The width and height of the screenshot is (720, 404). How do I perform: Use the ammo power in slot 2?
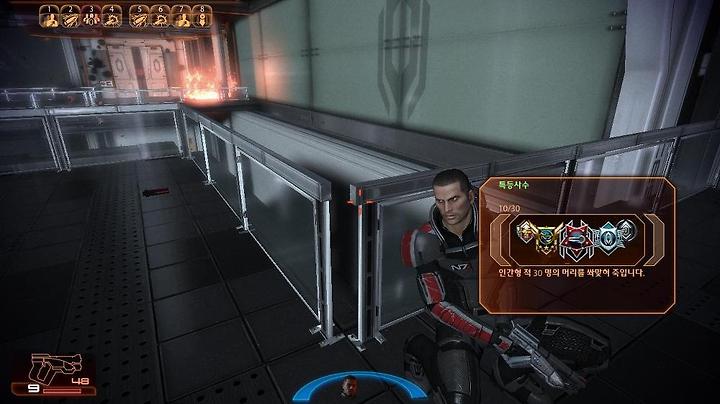[71, 17]
